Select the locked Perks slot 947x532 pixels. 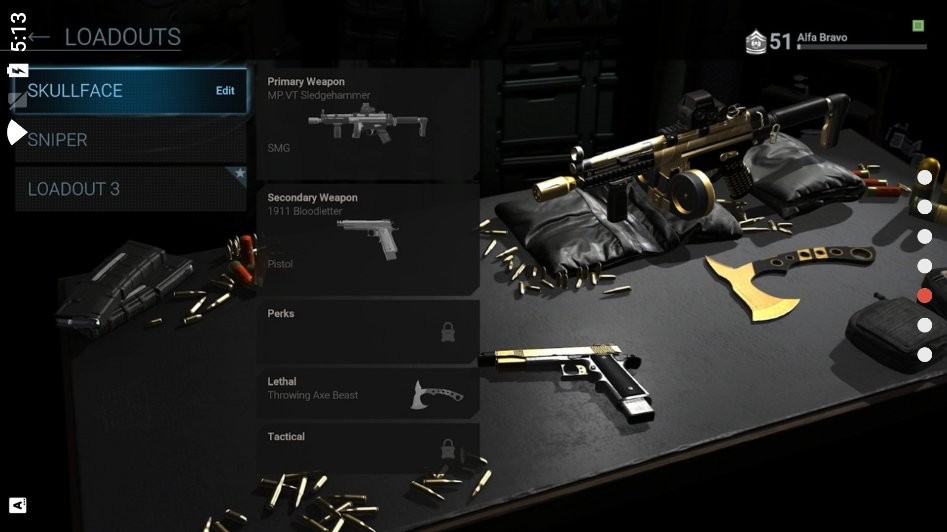(367, 332)
